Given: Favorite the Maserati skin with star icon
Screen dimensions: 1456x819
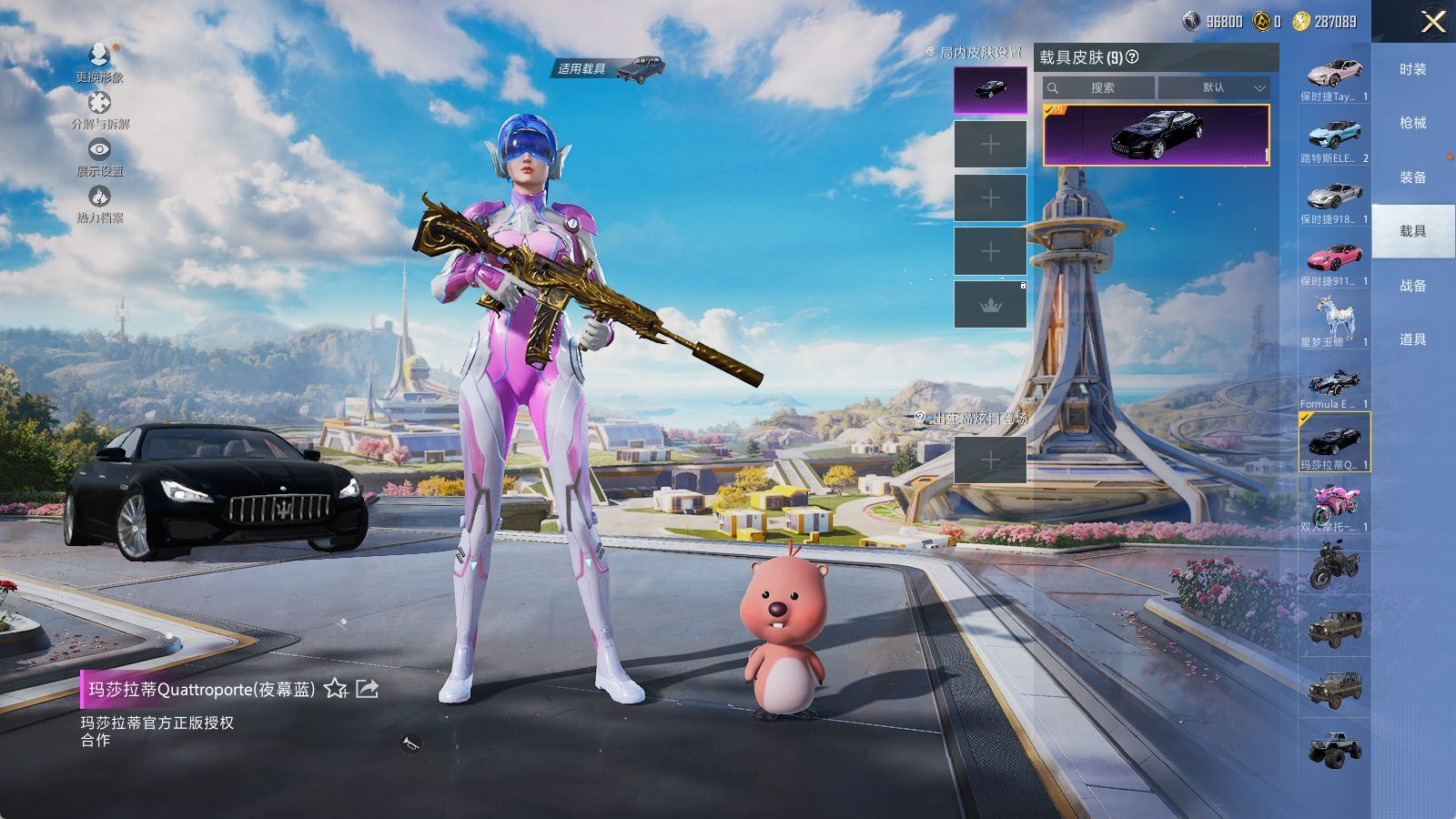Looking at the screenshot, I should click(336, 689).
